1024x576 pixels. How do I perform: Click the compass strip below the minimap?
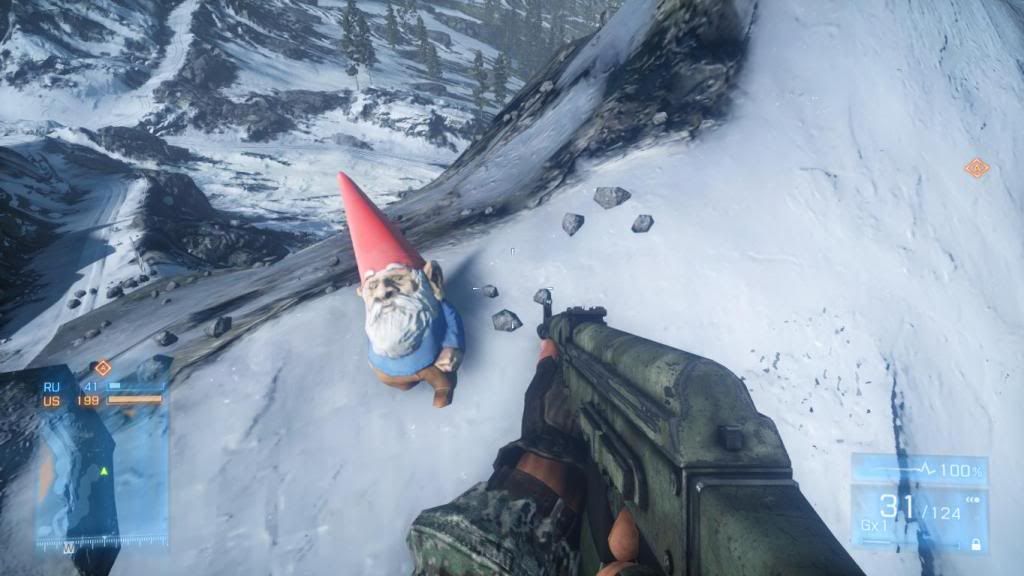(x=100, y=543)
